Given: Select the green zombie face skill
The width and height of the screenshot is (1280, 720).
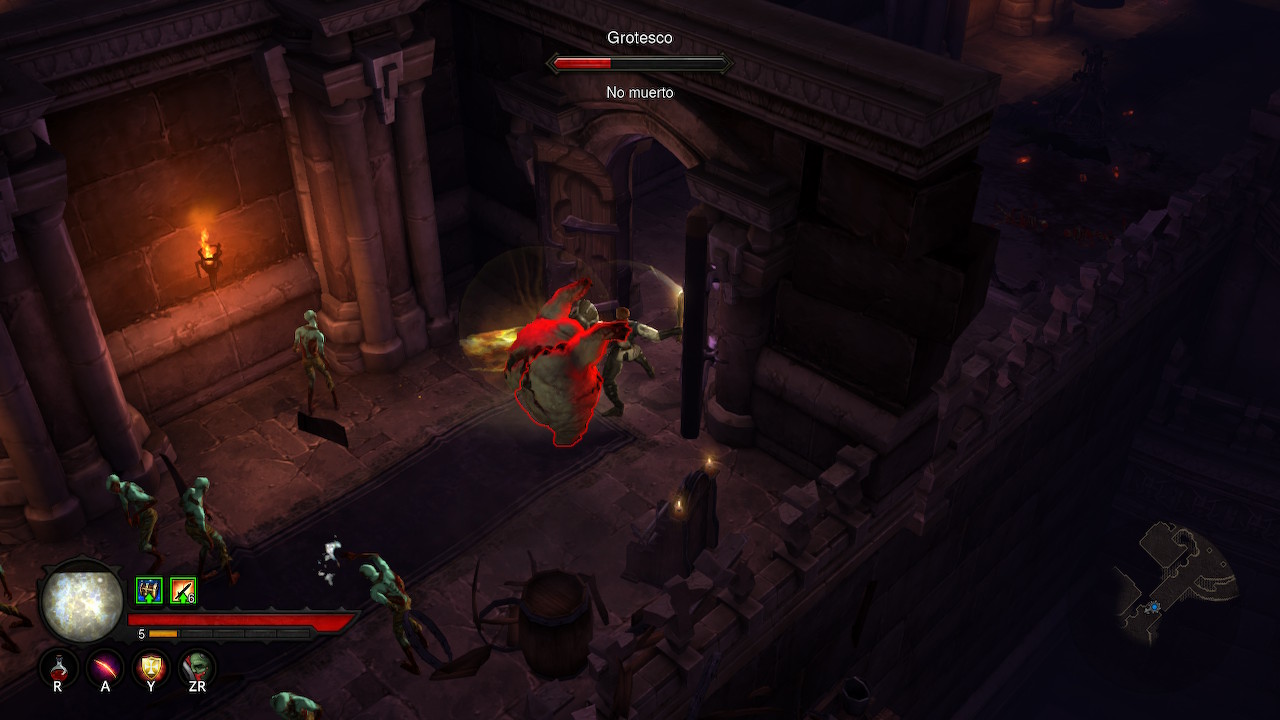Looking at the screenshot, I should (x=197, y=665).
